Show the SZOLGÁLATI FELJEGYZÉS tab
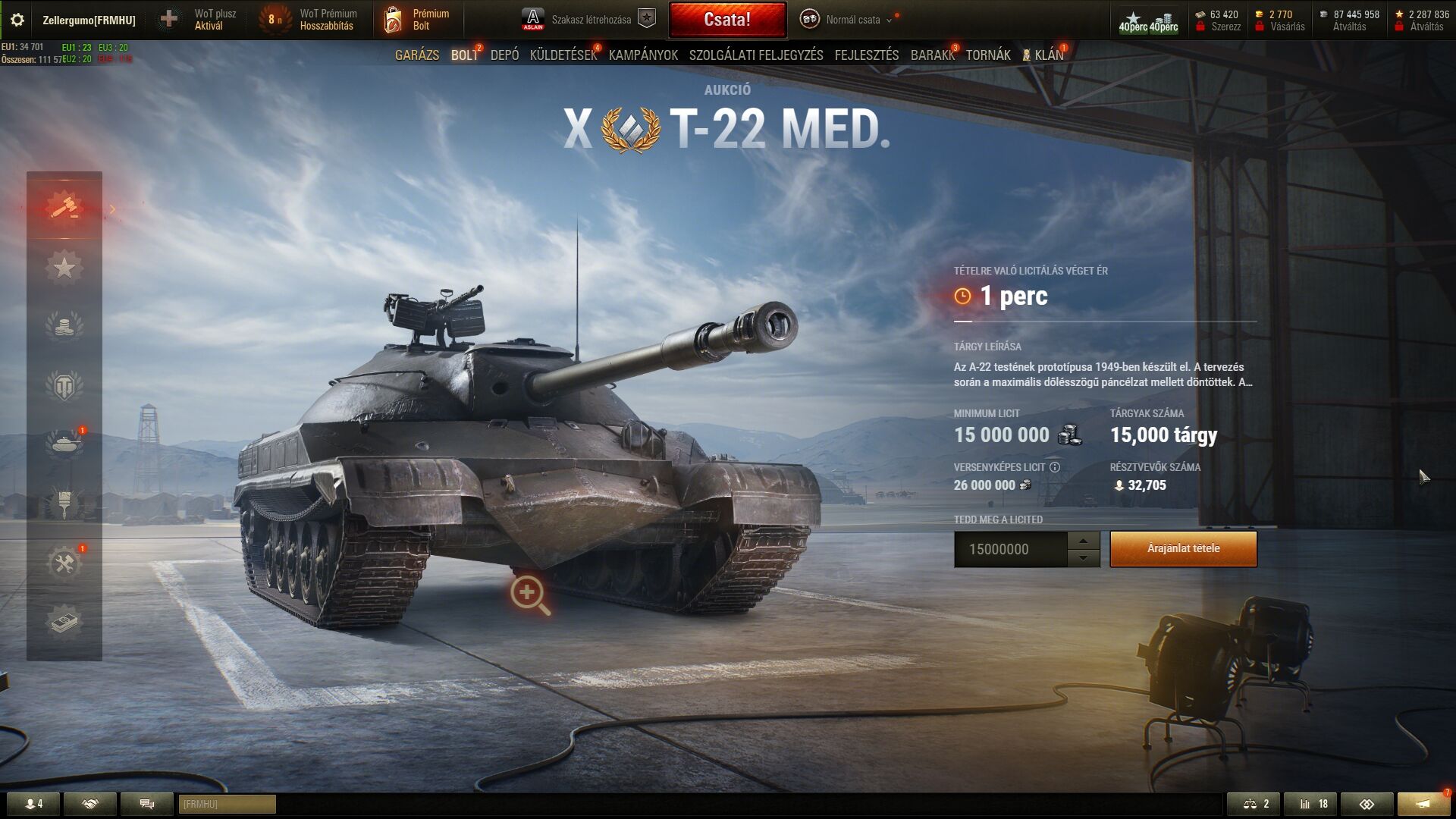Image resolution: width=1456 pixels, height=819 pixels. (756, 55)
